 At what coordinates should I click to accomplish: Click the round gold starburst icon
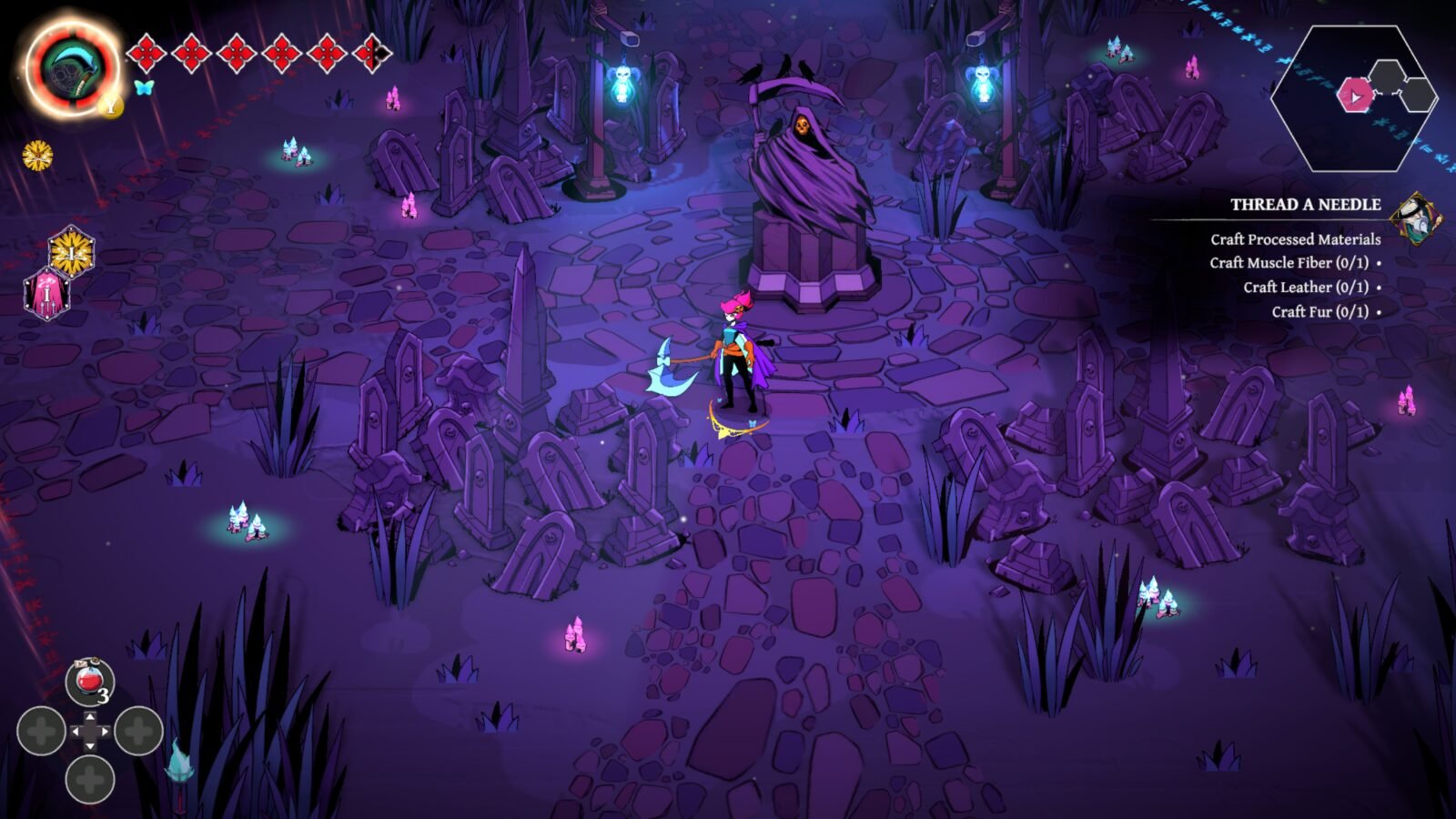[x=37, y=156]
